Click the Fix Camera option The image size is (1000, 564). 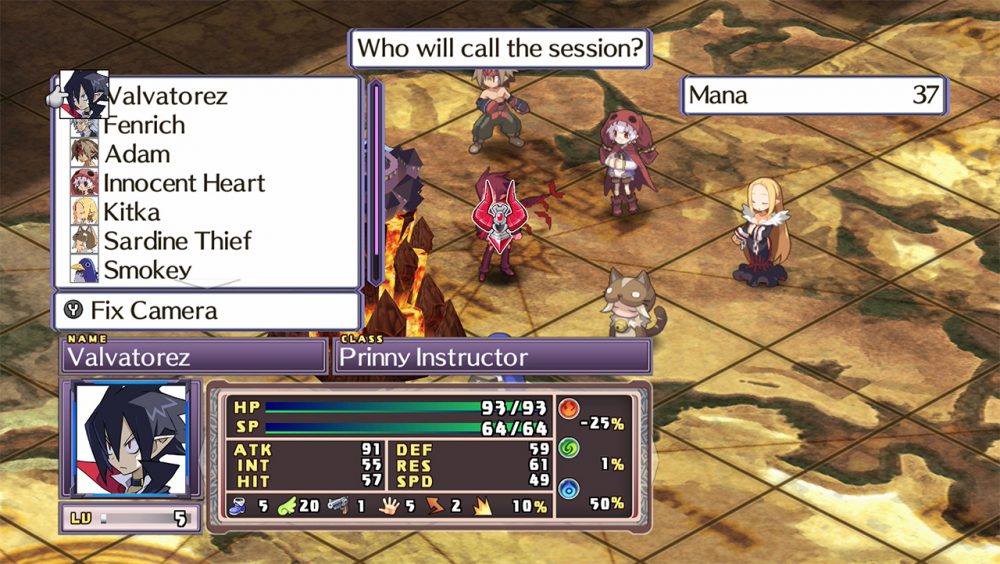[207, 310]
